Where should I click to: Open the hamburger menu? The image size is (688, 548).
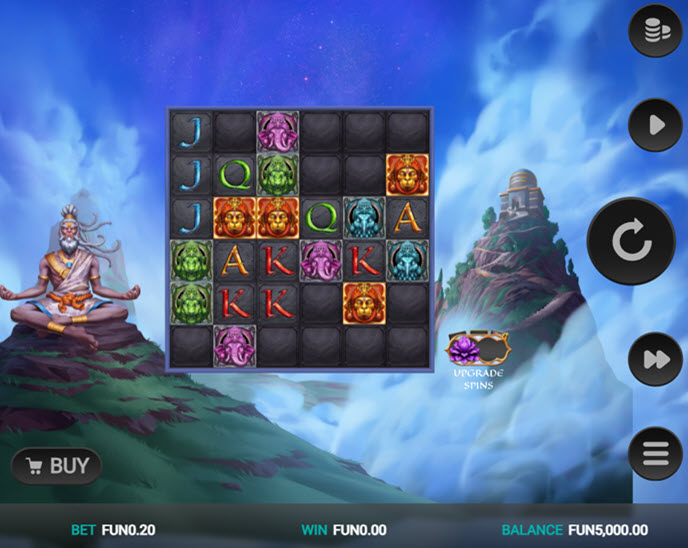(654, 453)
